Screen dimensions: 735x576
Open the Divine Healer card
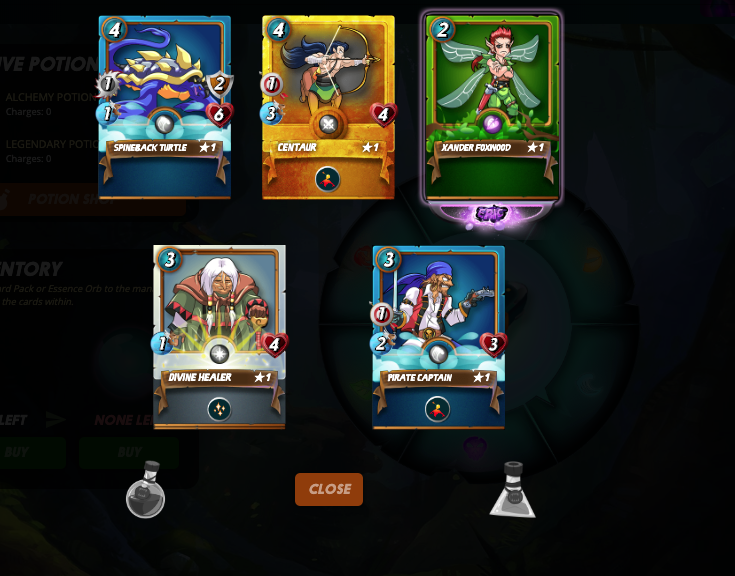pos(219,336)
